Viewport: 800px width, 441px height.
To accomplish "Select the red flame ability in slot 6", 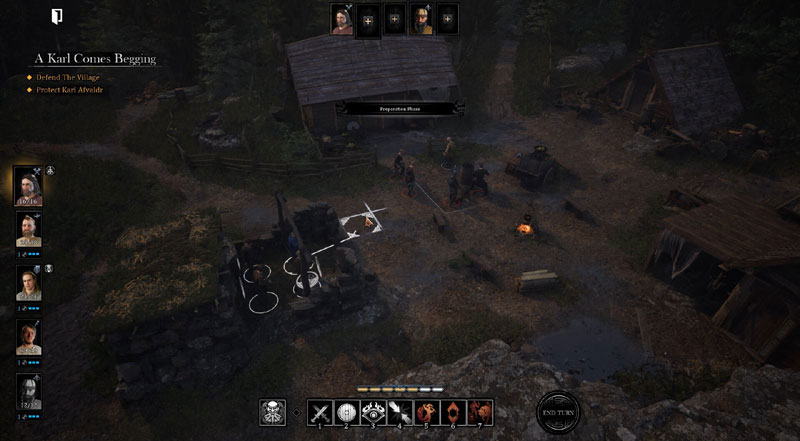I will click(x=454, y=411).
